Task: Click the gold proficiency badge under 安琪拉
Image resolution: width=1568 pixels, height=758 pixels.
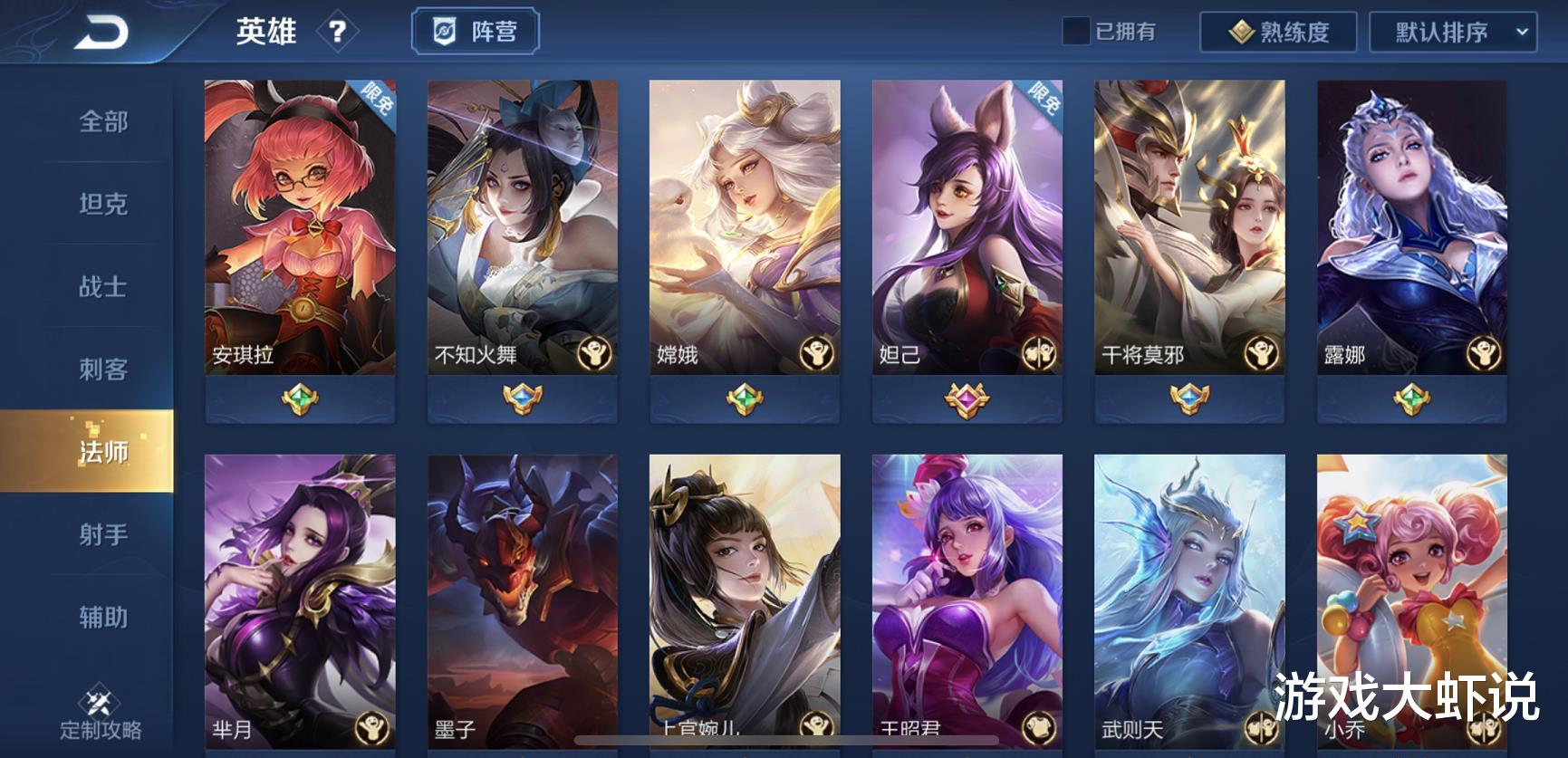Action: point(301,397)
